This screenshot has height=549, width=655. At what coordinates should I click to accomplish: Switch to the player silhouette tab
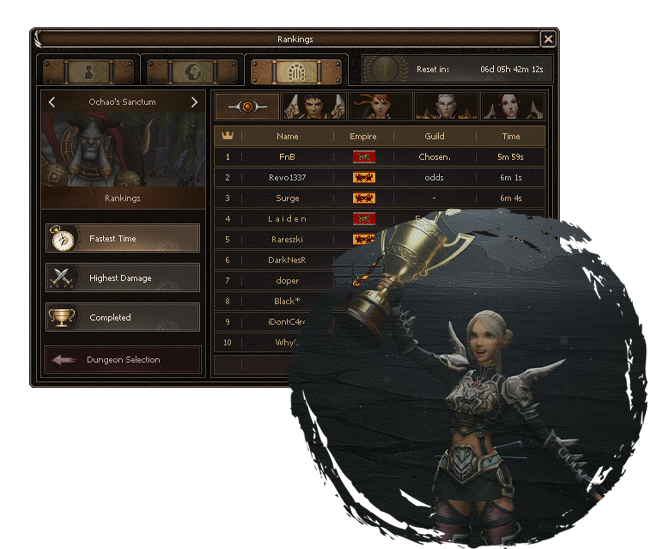pyautogui.click(x=87, y=72)
